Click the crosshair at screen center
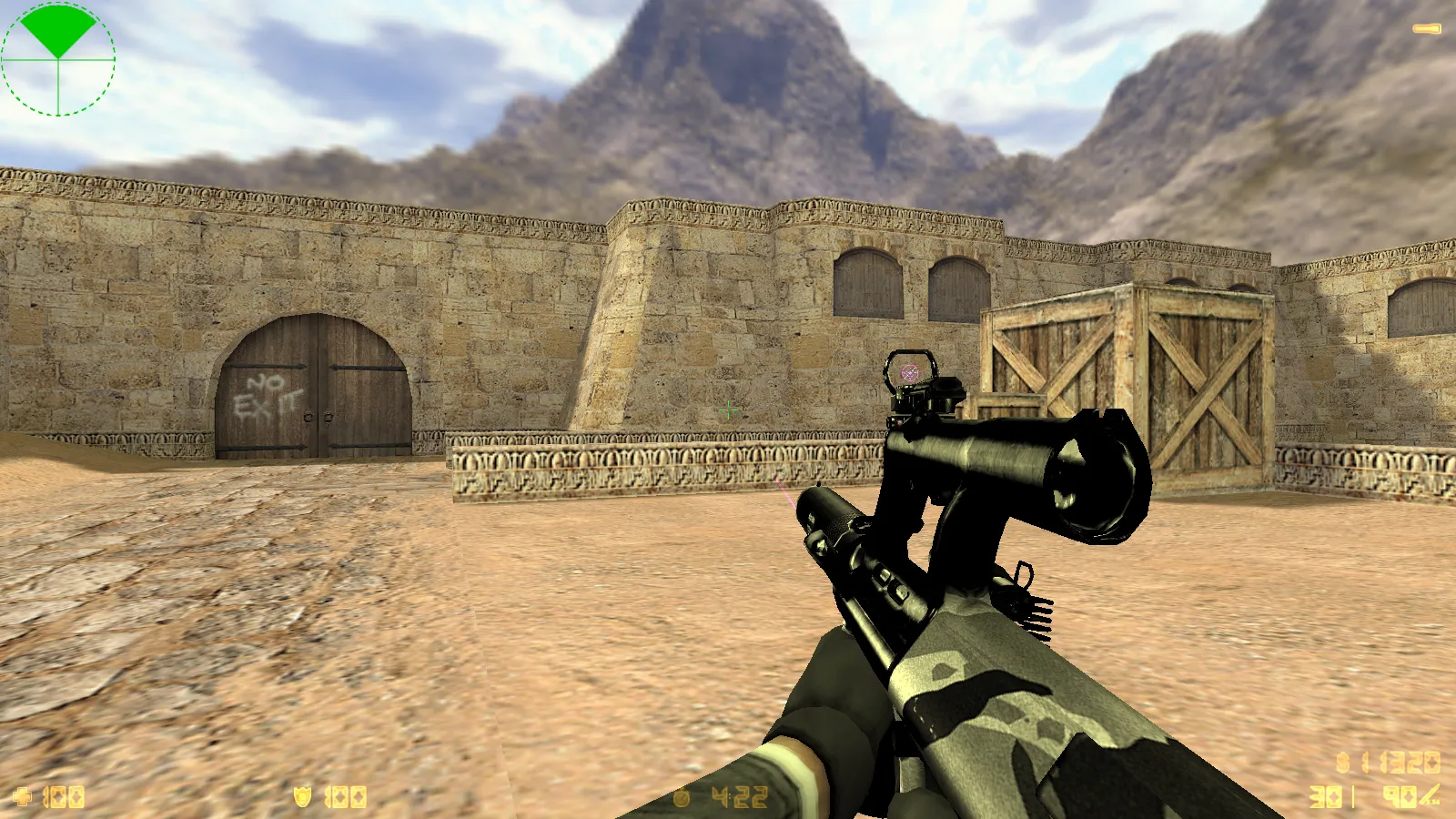Image resolution: width=1456 pixels, height=819 pixels. pyautogui.click(x=728, y=409)
